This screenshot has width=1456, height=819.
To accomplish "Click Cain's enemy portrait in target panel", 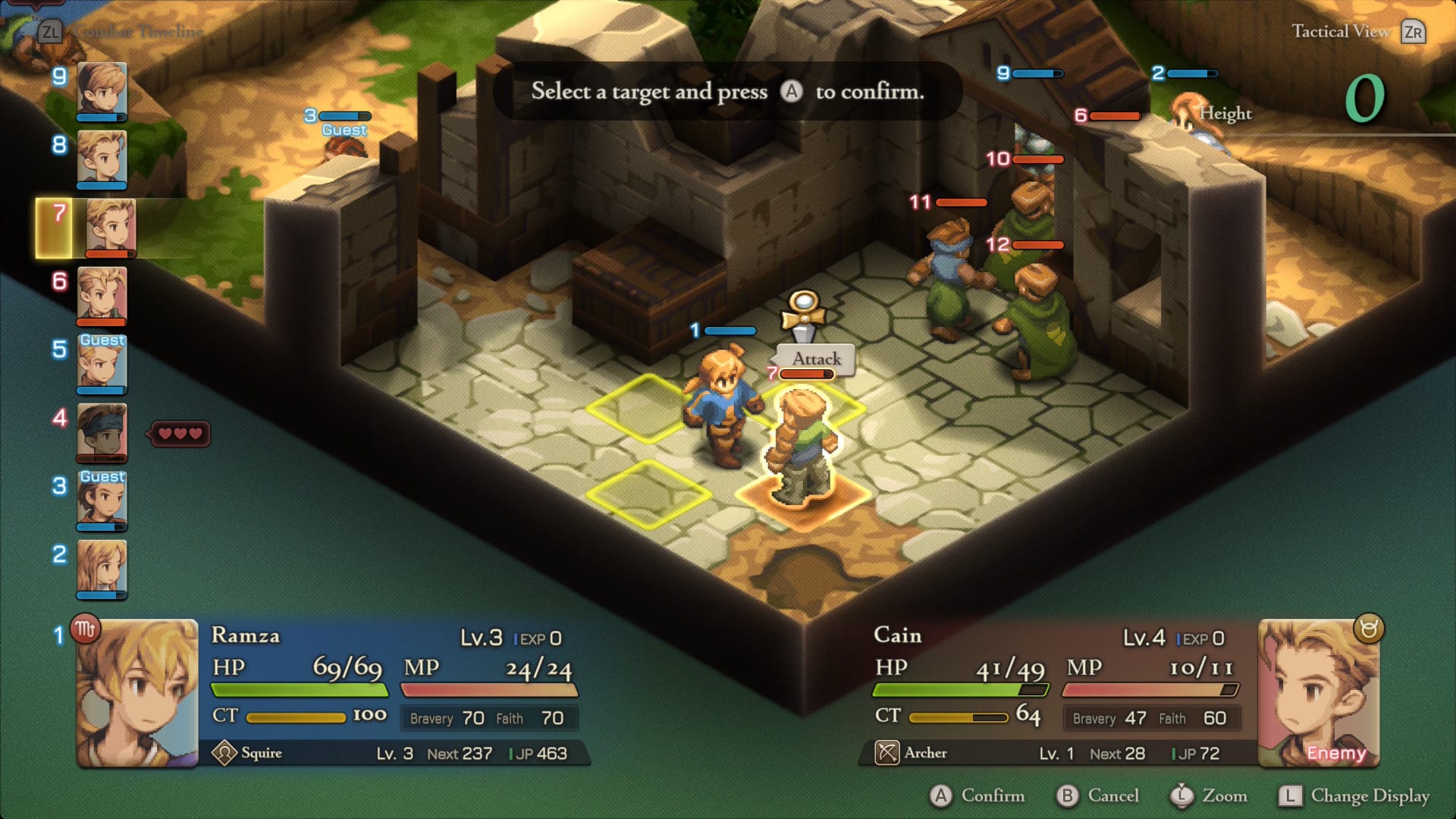I will [1319, 692].
